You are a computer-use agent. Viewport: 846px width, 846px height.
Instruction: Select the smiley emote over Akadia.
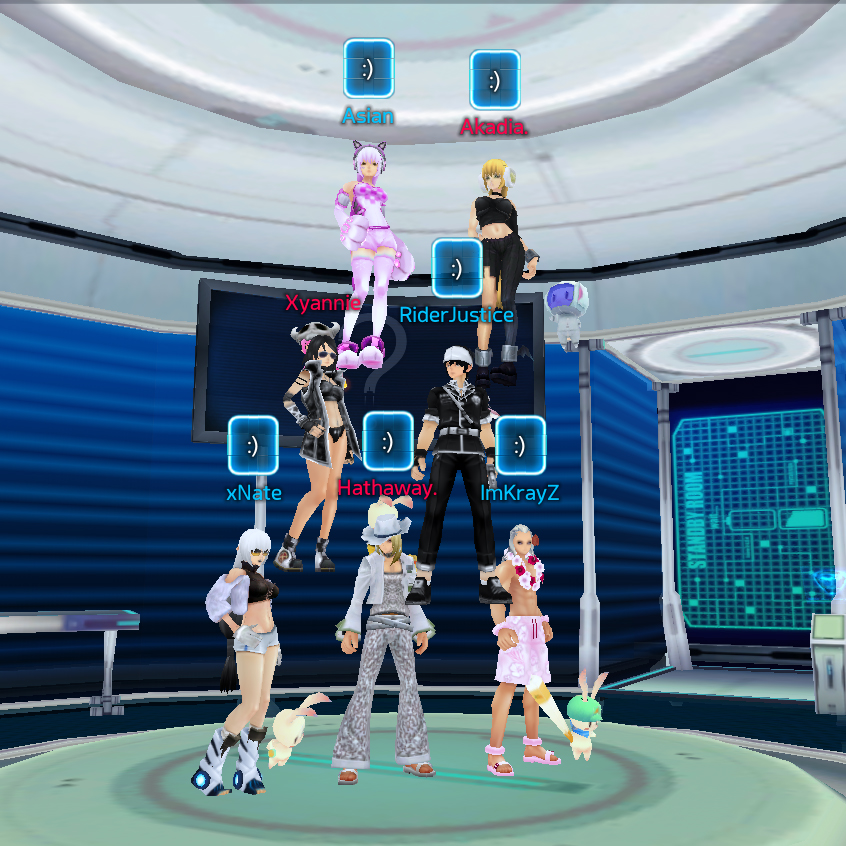[495, 80]
